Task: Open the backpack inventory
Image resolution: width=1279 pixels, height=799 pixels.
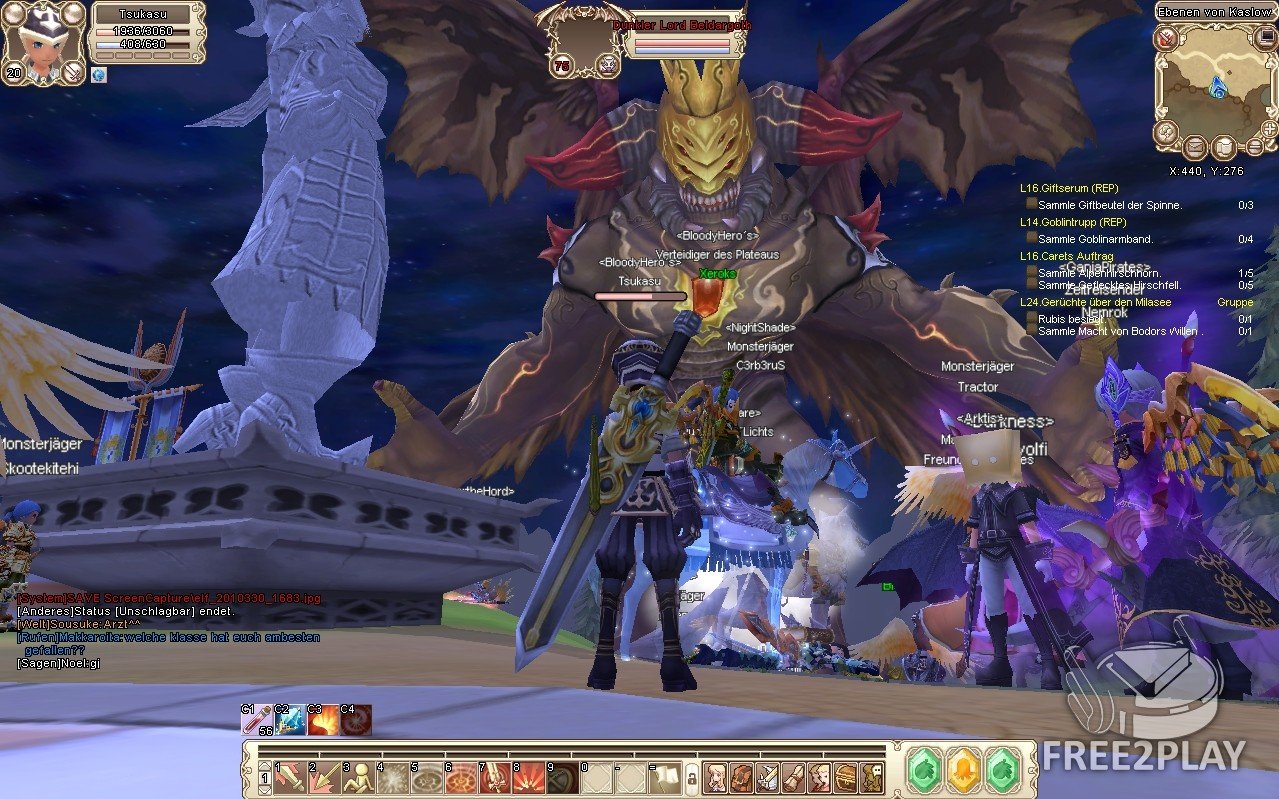Action: pyautogui.click(x=741, y=776)
